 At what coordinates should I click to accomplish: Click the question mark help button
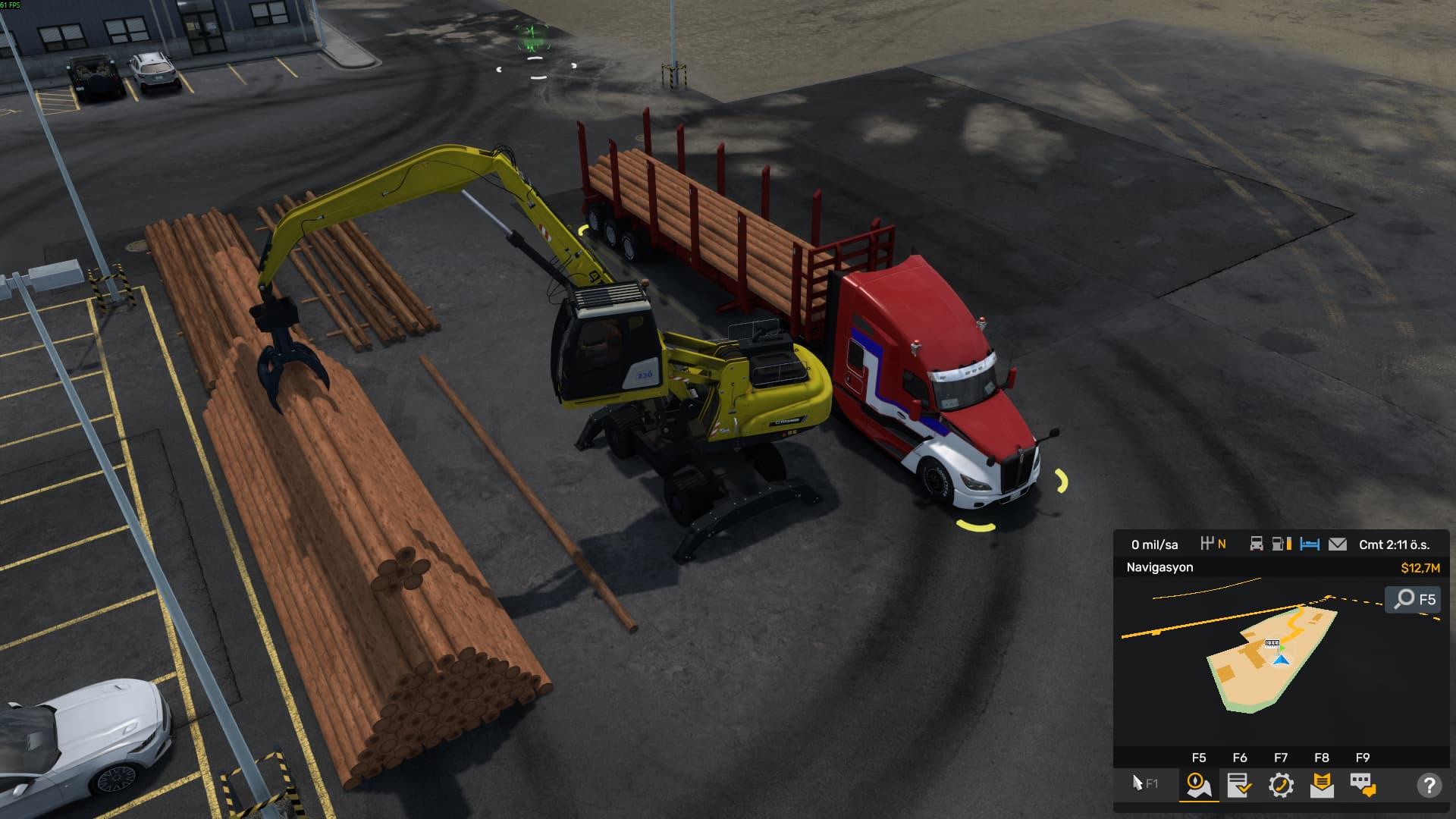[x=1429, y=785]
